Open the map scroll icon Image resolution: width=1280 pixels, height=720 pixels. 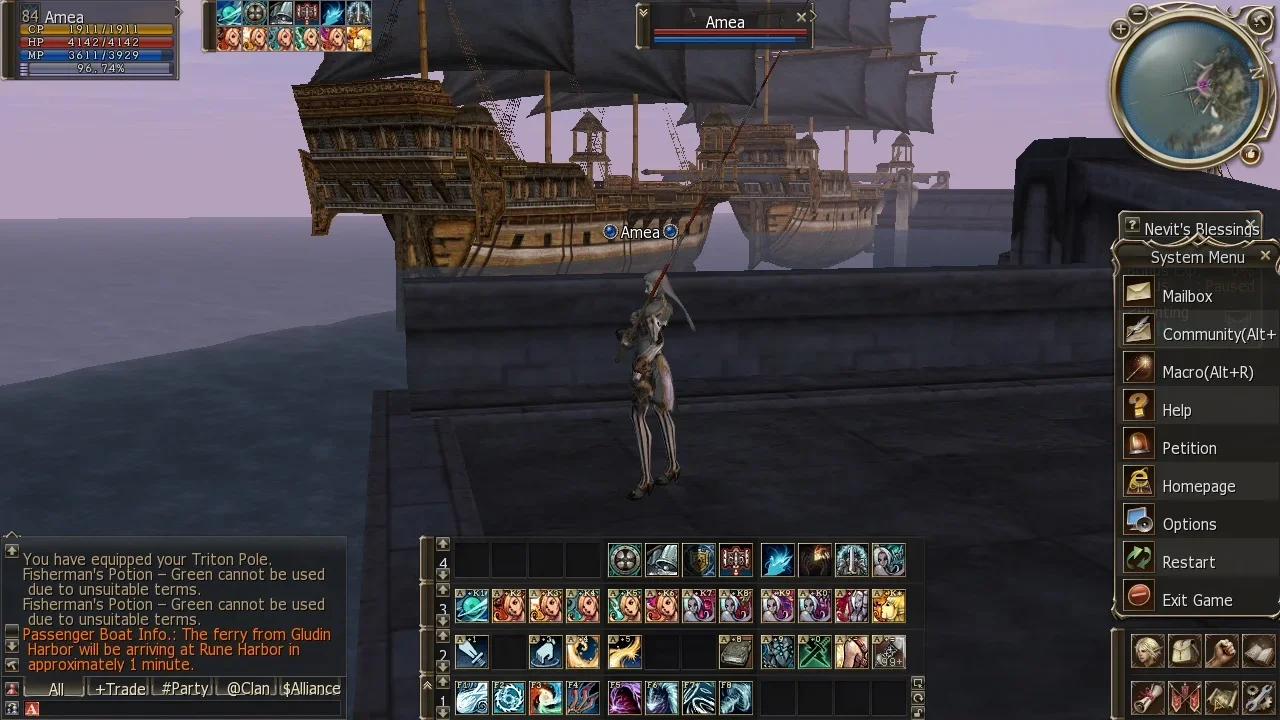click(x=1221, y=696)
